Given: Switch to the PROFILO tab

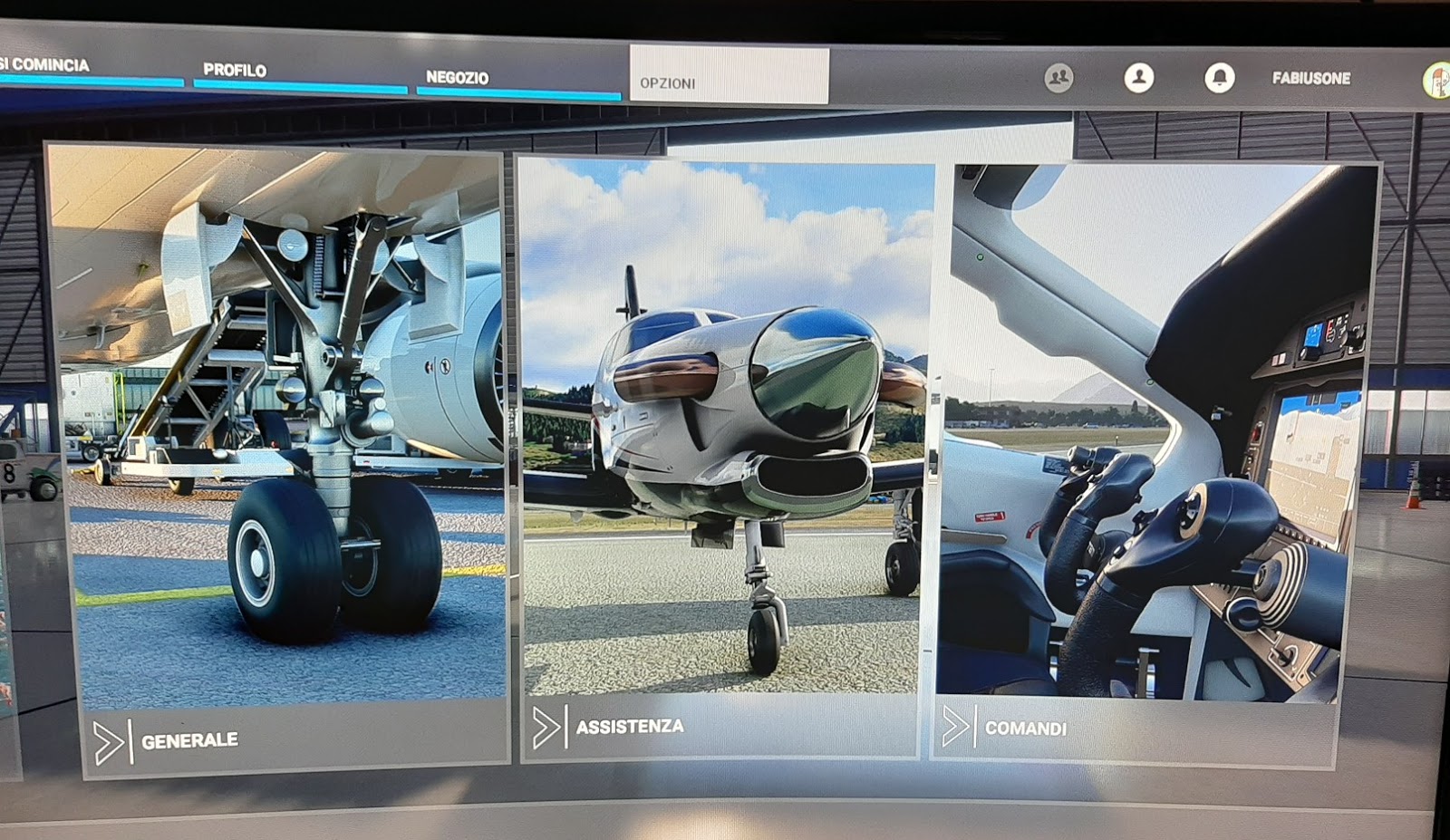Looking at the screenshot, I should (x=234, y=69).
